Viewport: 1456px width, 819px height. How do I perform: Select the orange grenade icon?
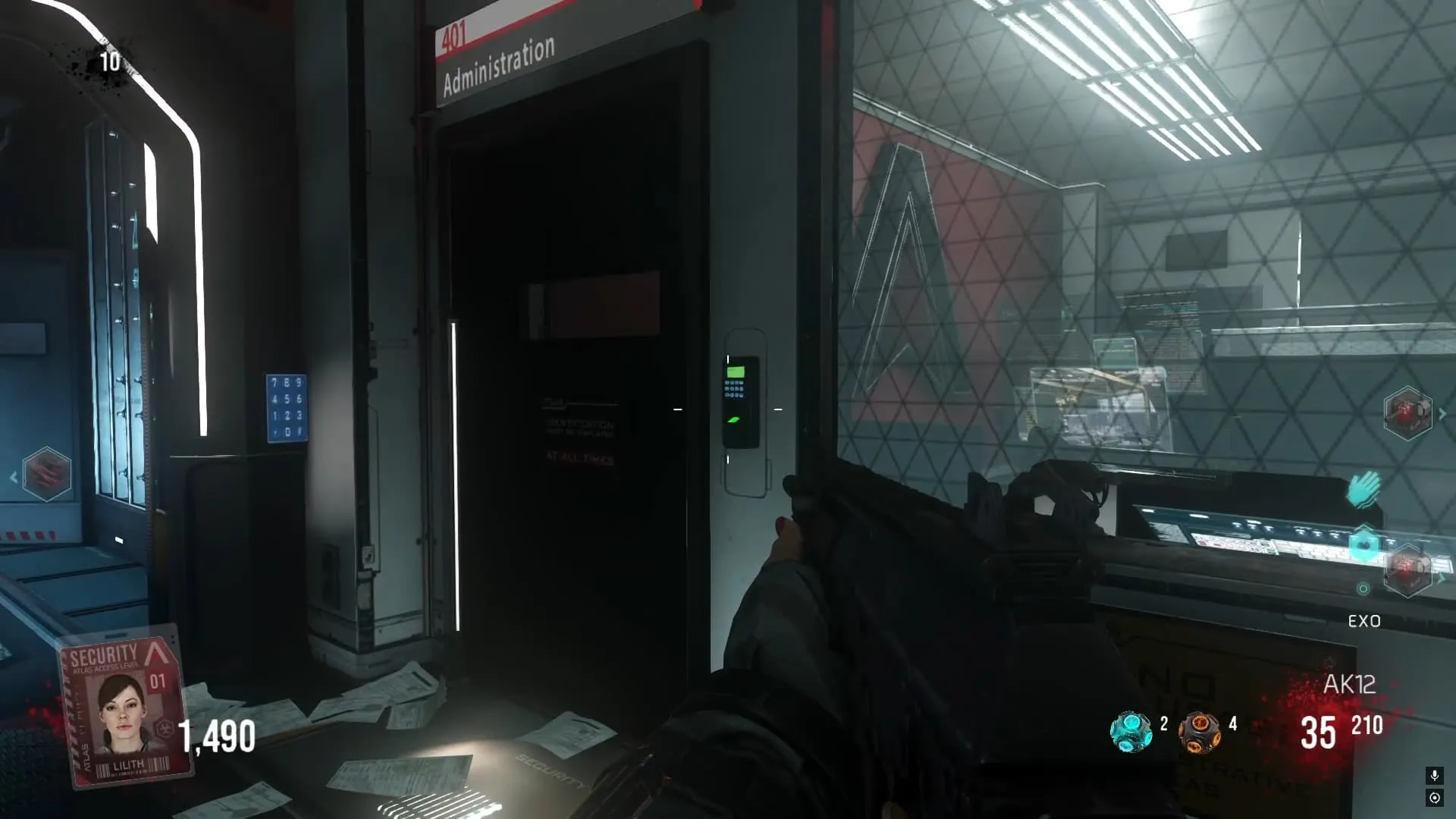coord(1199,732)
